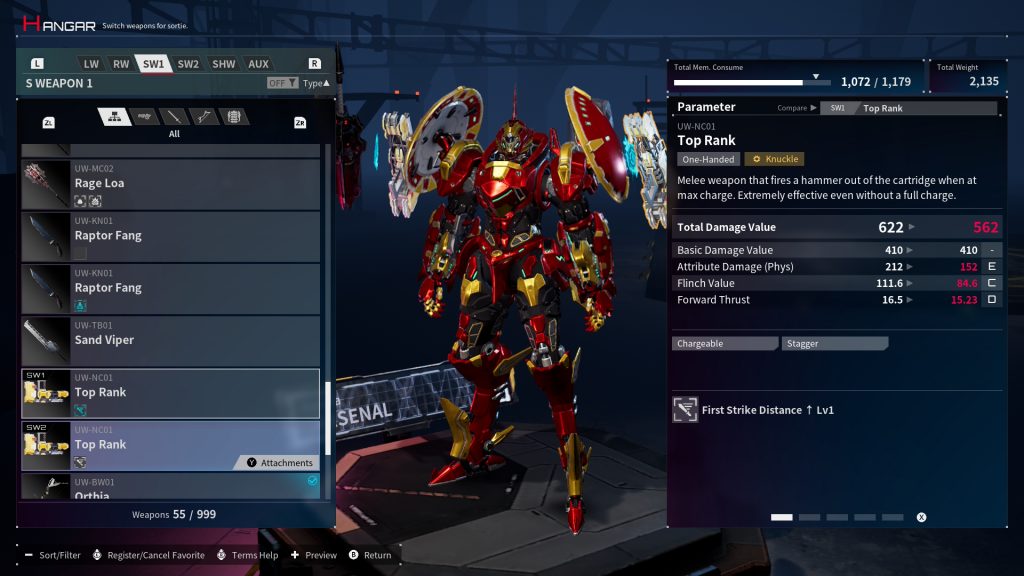
Task: Select the SHW tab
Action: [x=224, y=64]
